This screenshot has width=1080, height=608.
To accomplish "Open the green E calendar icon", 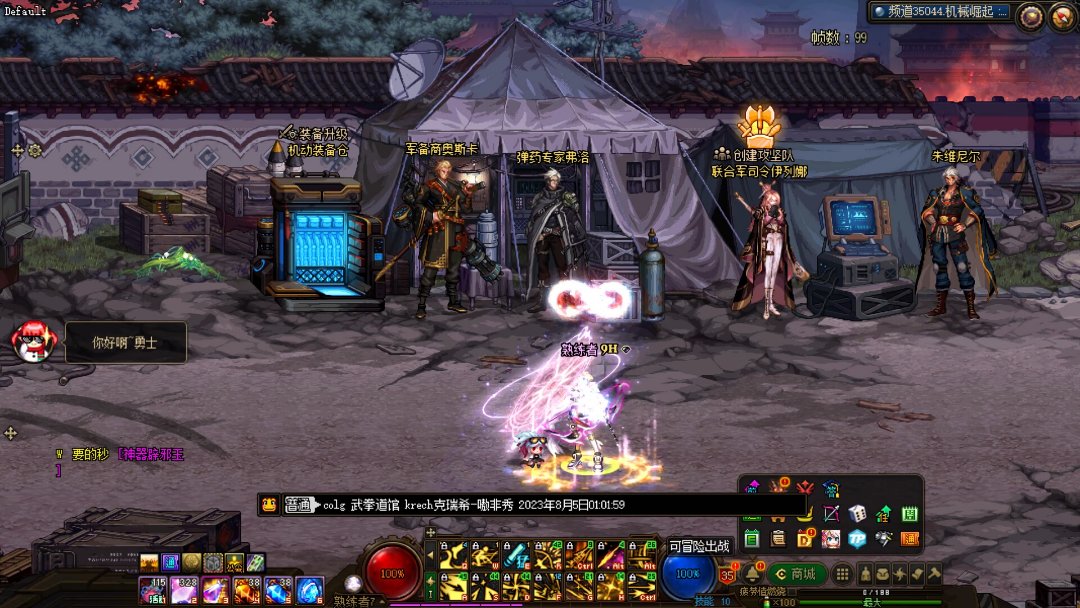I will point(752,539).
